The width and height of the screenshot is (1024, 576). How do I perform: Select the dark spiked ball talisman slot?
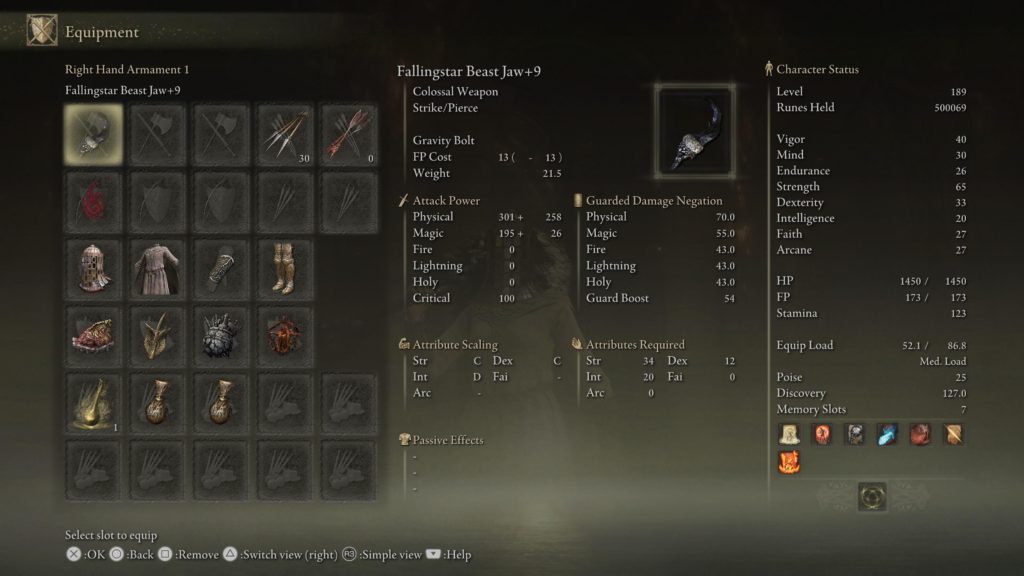tap(221, 336)
